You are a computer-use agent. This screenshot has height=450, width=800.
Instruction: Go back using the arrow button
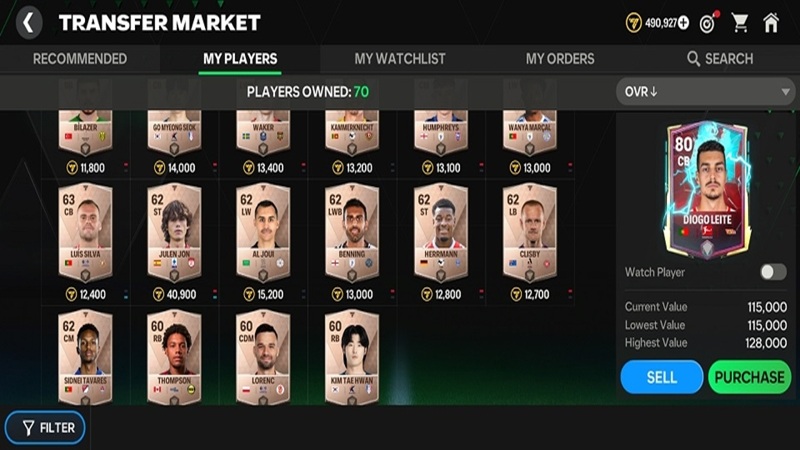29,22
